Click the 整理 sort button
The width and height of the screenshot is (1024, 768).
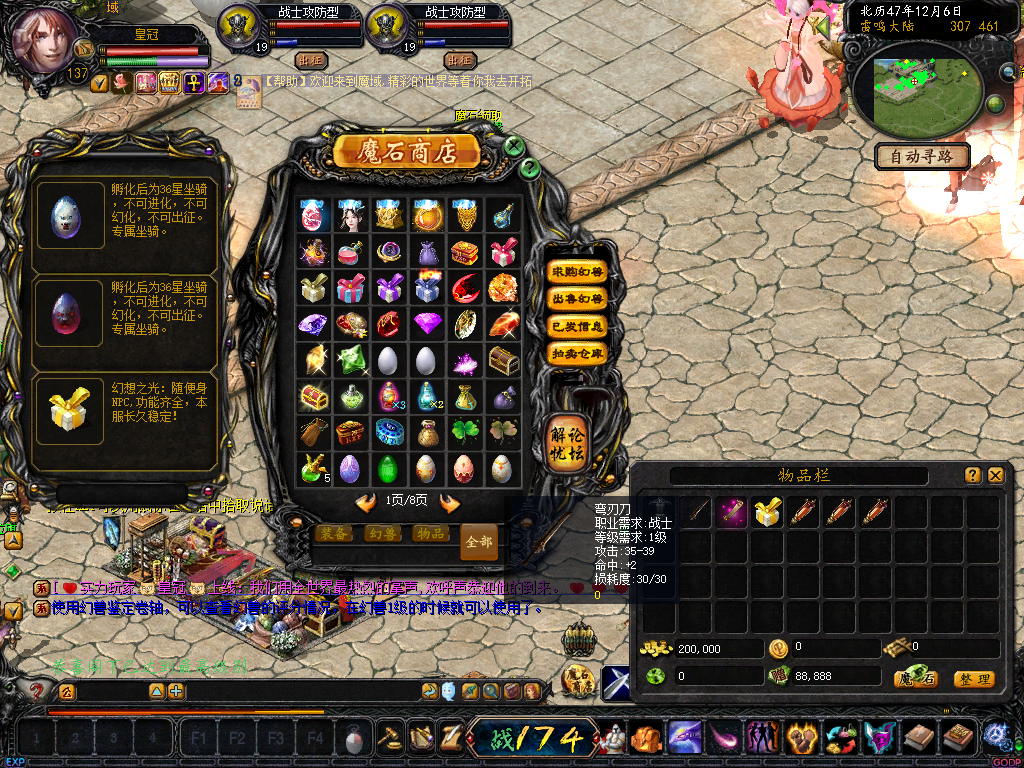pyautogui.click(x=973, y=679)
